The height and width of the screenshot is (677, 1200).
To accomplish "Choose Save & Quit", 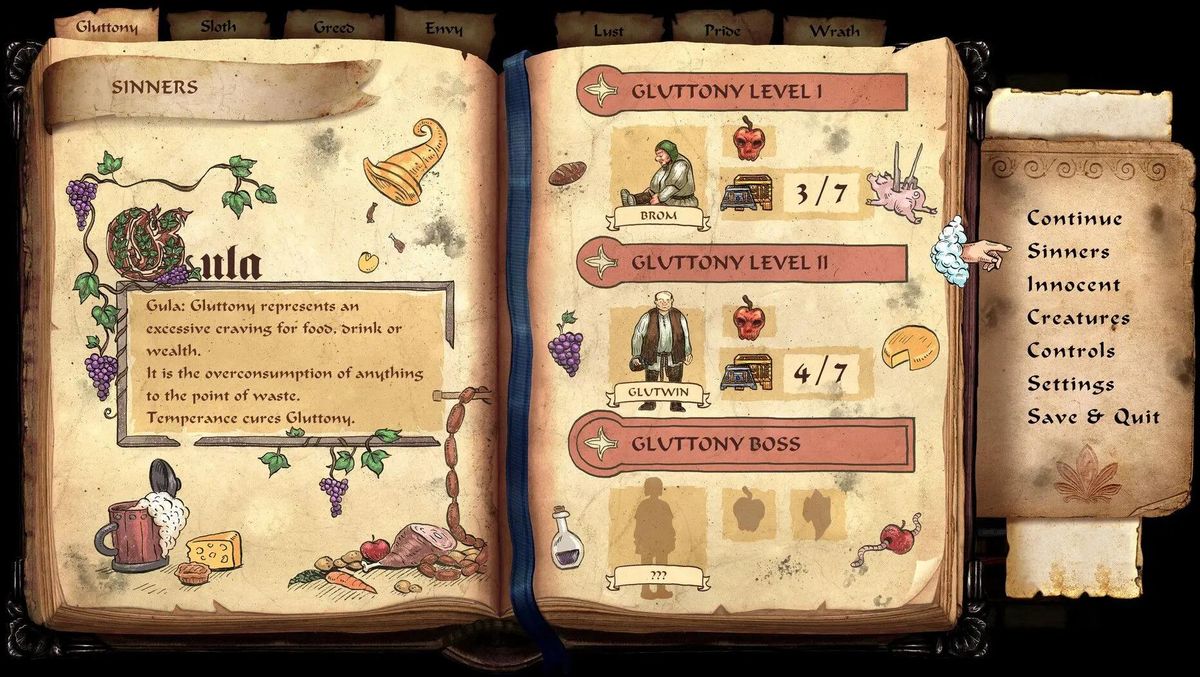I will [1093, 417].
